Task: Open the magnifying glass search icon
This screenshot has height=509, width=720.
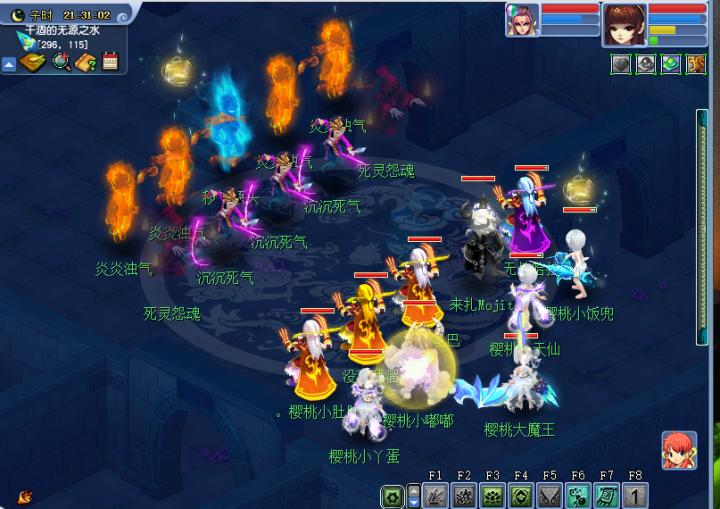Action: [60, 62]
